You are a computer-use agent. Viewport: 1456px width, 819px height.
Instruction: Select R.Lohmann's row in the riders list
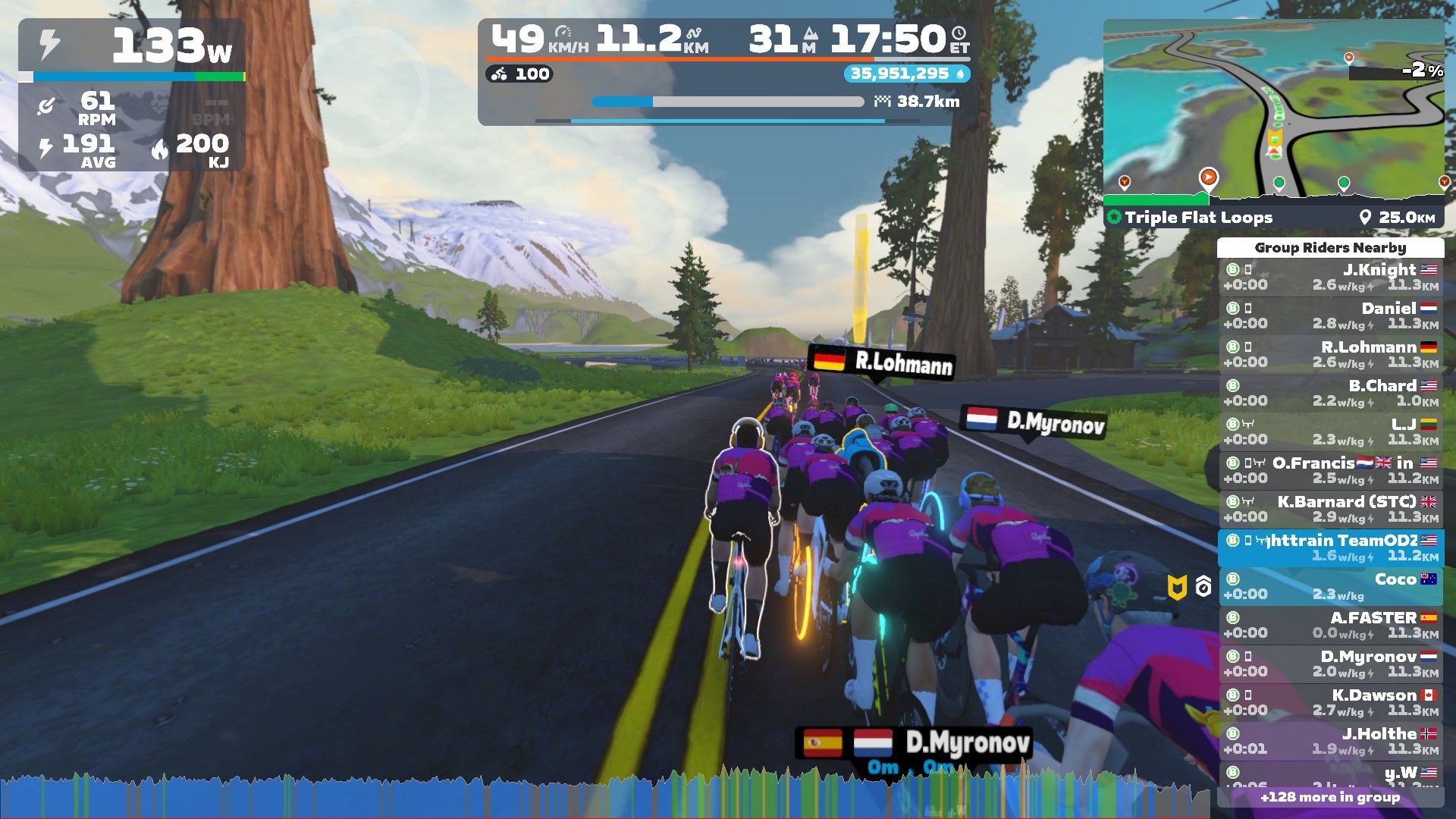(1331, 354)
